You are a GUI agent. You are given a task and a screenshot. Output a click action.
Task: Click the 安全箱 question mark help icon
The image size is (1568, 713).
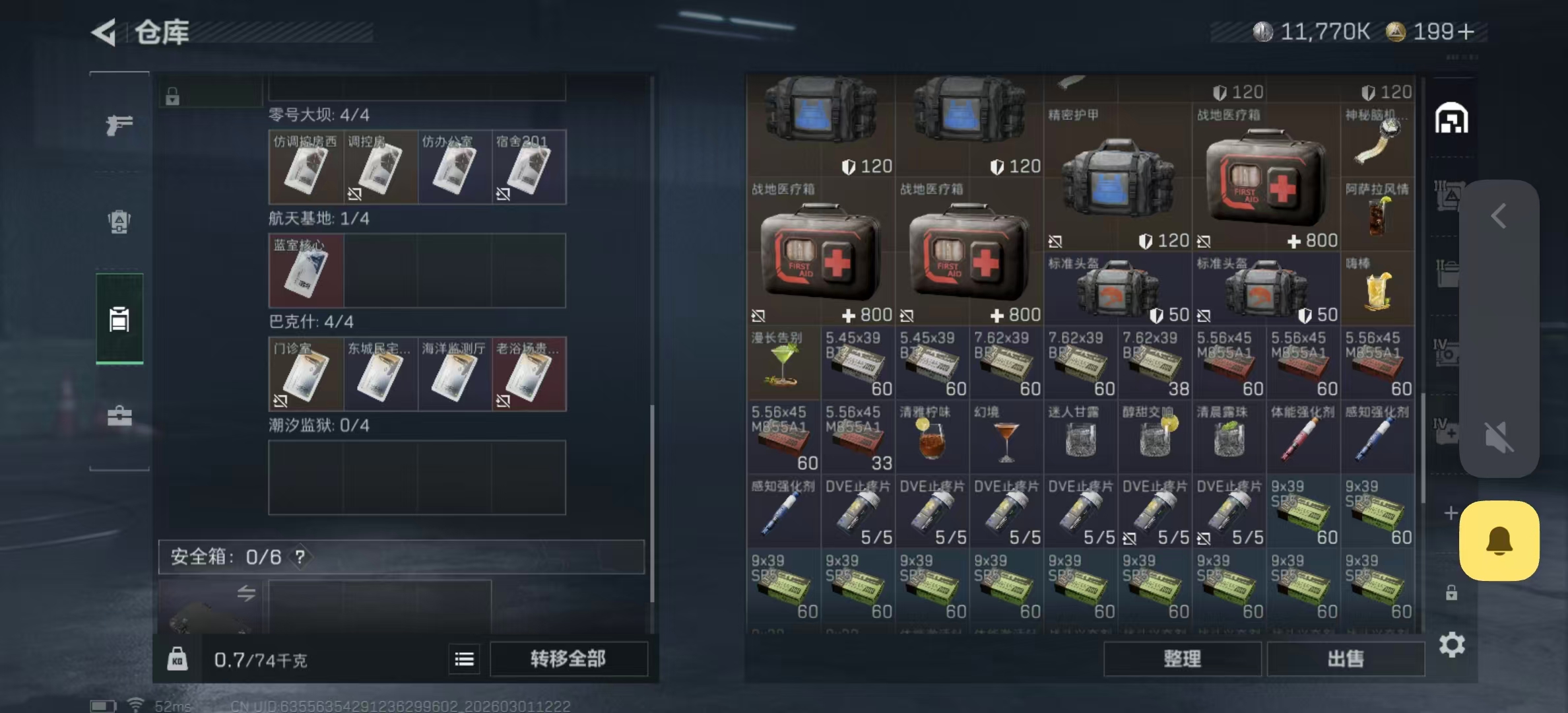point(300,557)
